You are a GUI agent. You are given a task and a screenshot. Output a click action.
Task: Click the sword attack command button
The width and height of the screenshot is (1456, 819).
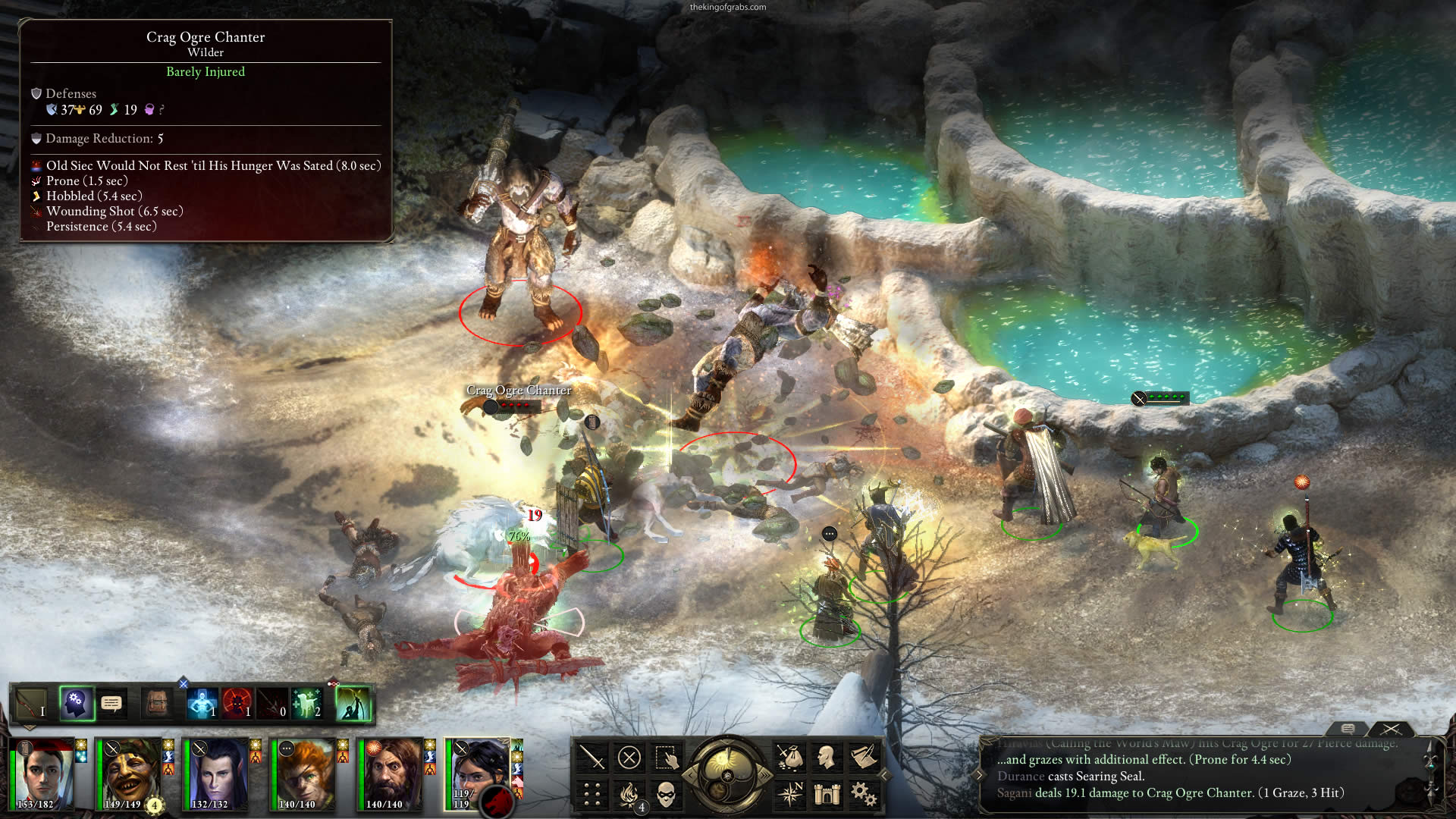(x=591, y=758)
